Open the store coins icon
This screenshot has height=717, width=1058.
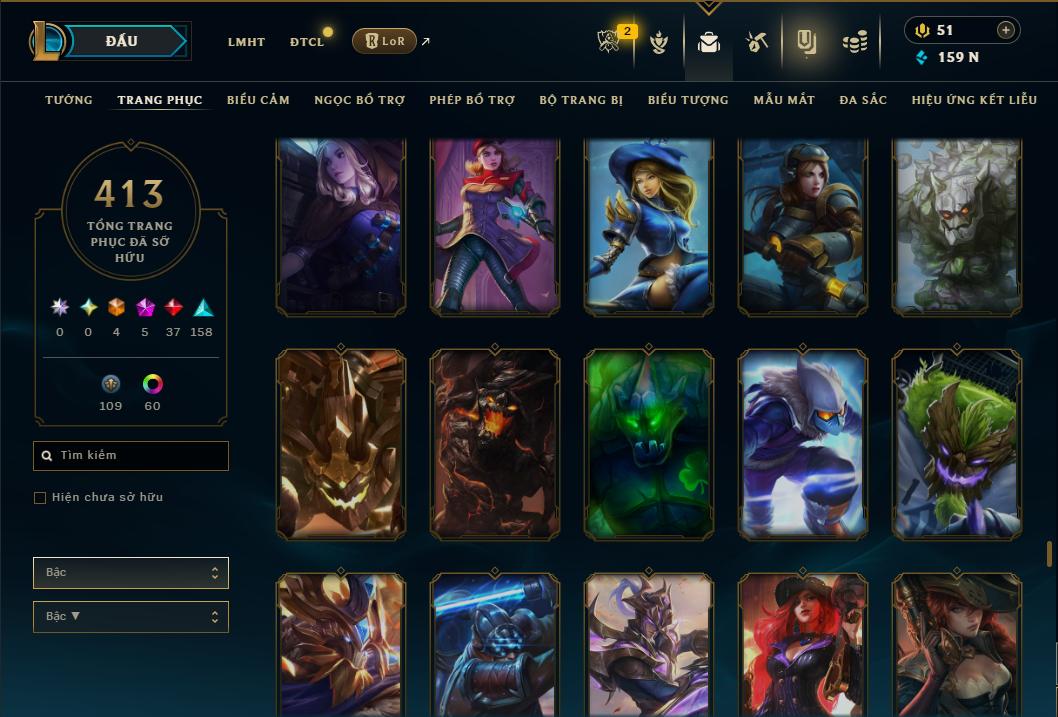853,42
